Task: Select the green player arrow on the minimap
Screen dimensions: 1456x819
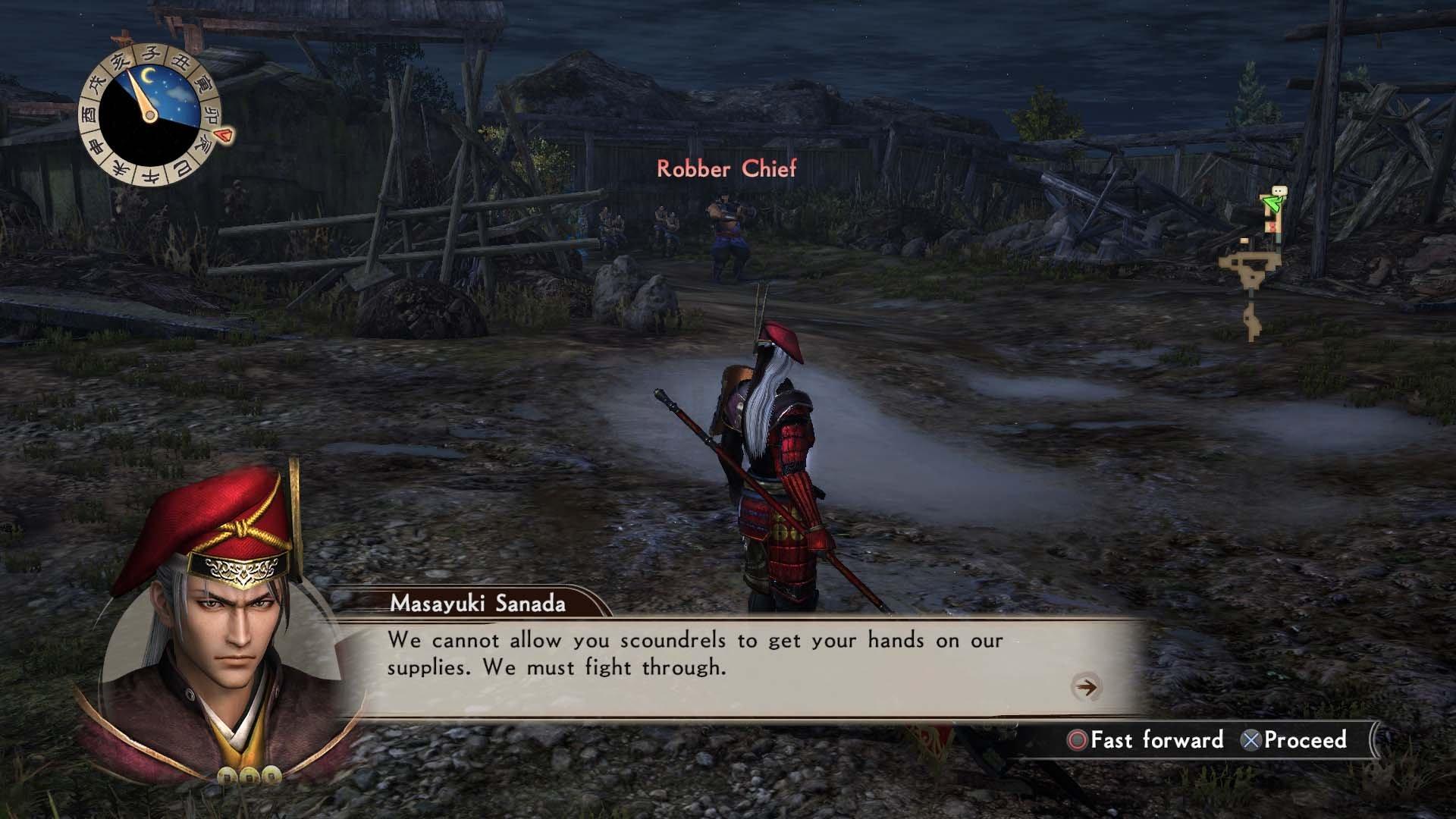Action: pyautogui.click(x=1272, y=203)
